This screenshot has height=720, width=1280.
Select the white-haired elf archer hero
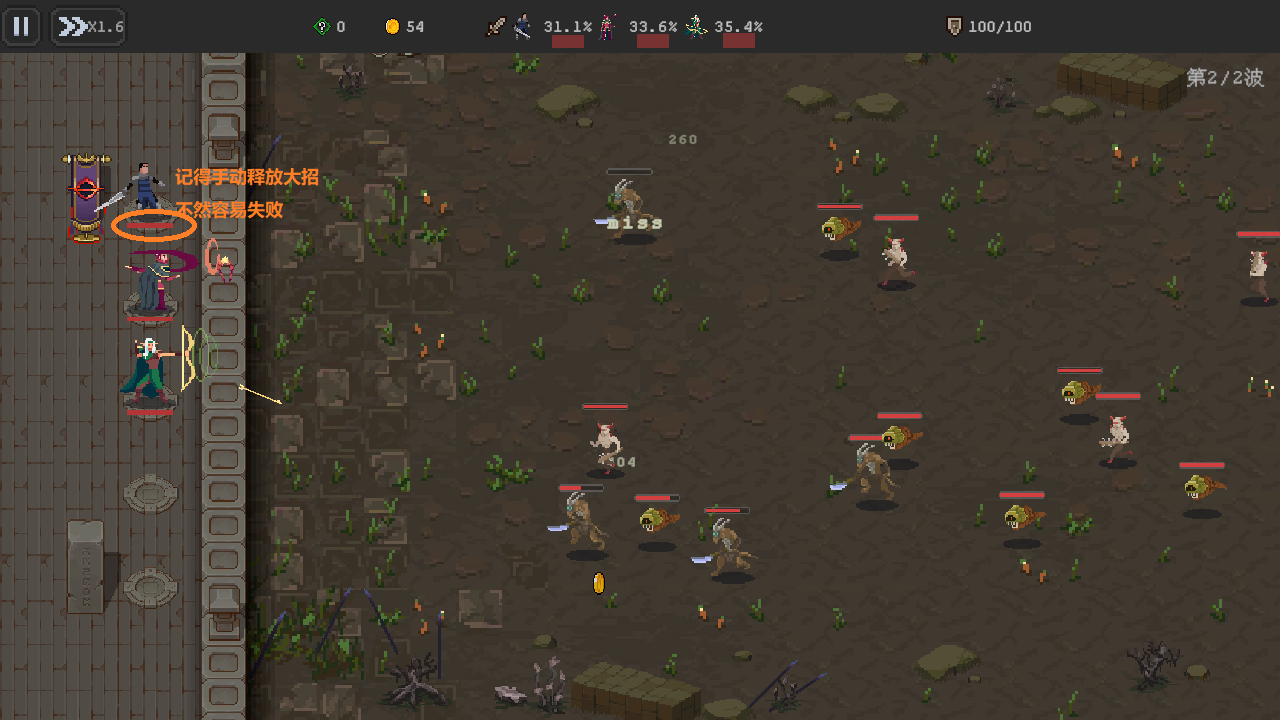(149, 369)
